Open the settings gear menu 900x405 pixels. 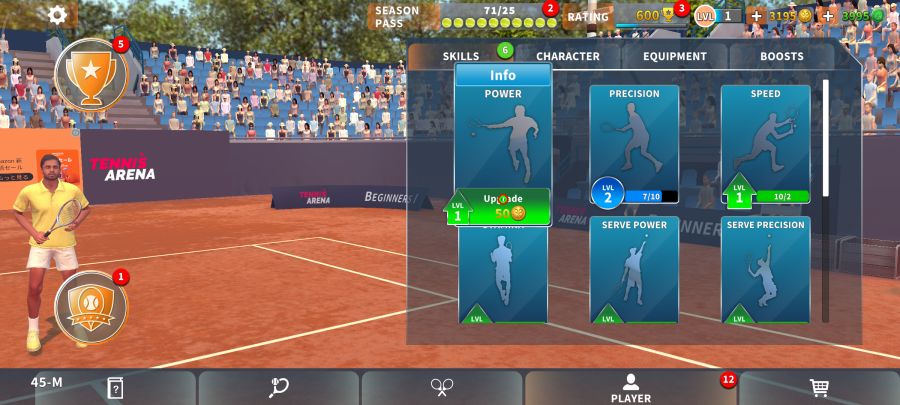pos(58,14)
